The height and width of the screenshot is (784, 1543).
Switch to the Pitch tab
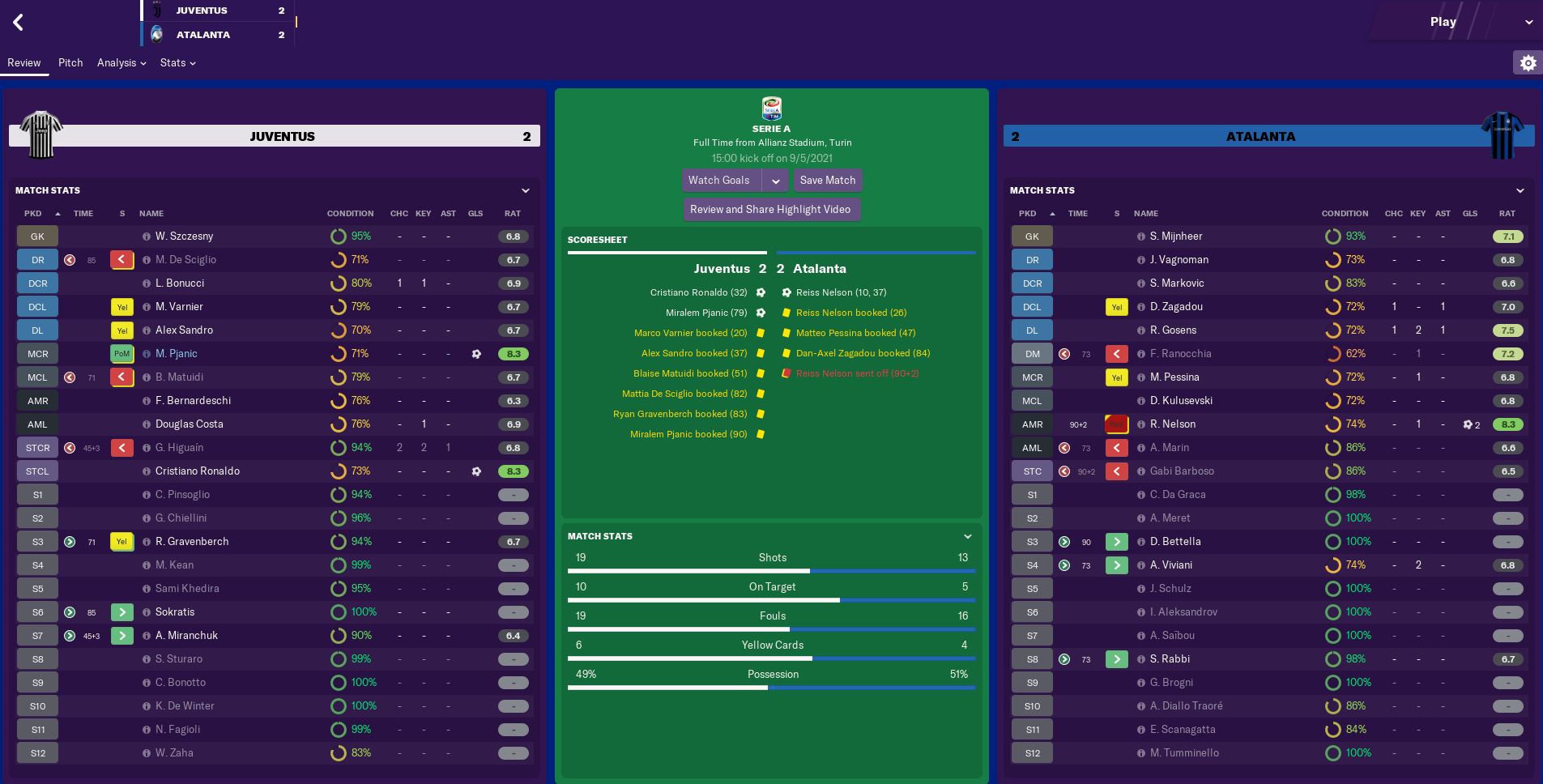70,62
